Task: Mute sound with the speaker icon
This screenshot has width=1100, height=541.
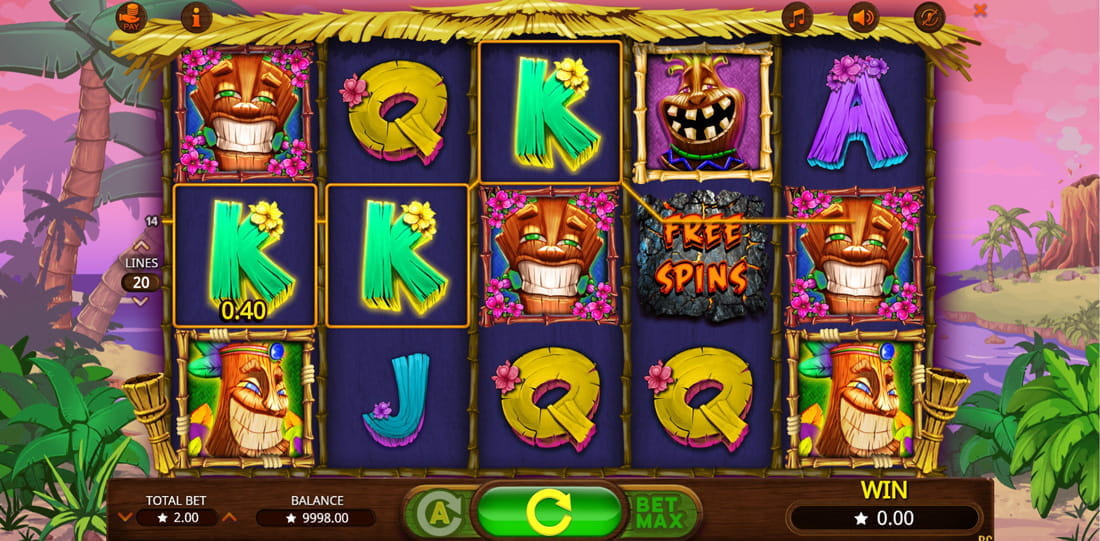Action: pyautogui.click(x=862, y=17)
